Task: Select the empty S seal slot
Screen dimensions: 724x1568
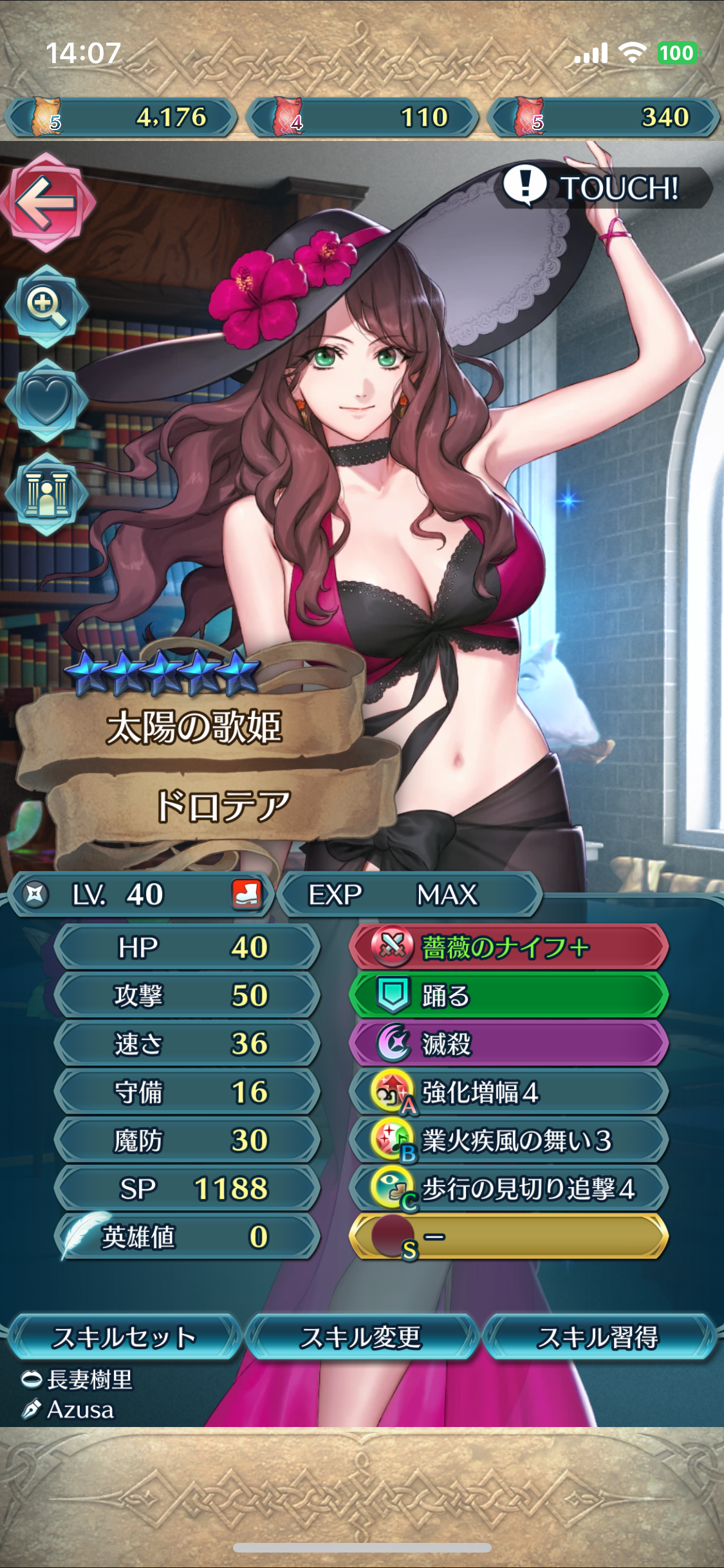Action: coord(509,1237)
